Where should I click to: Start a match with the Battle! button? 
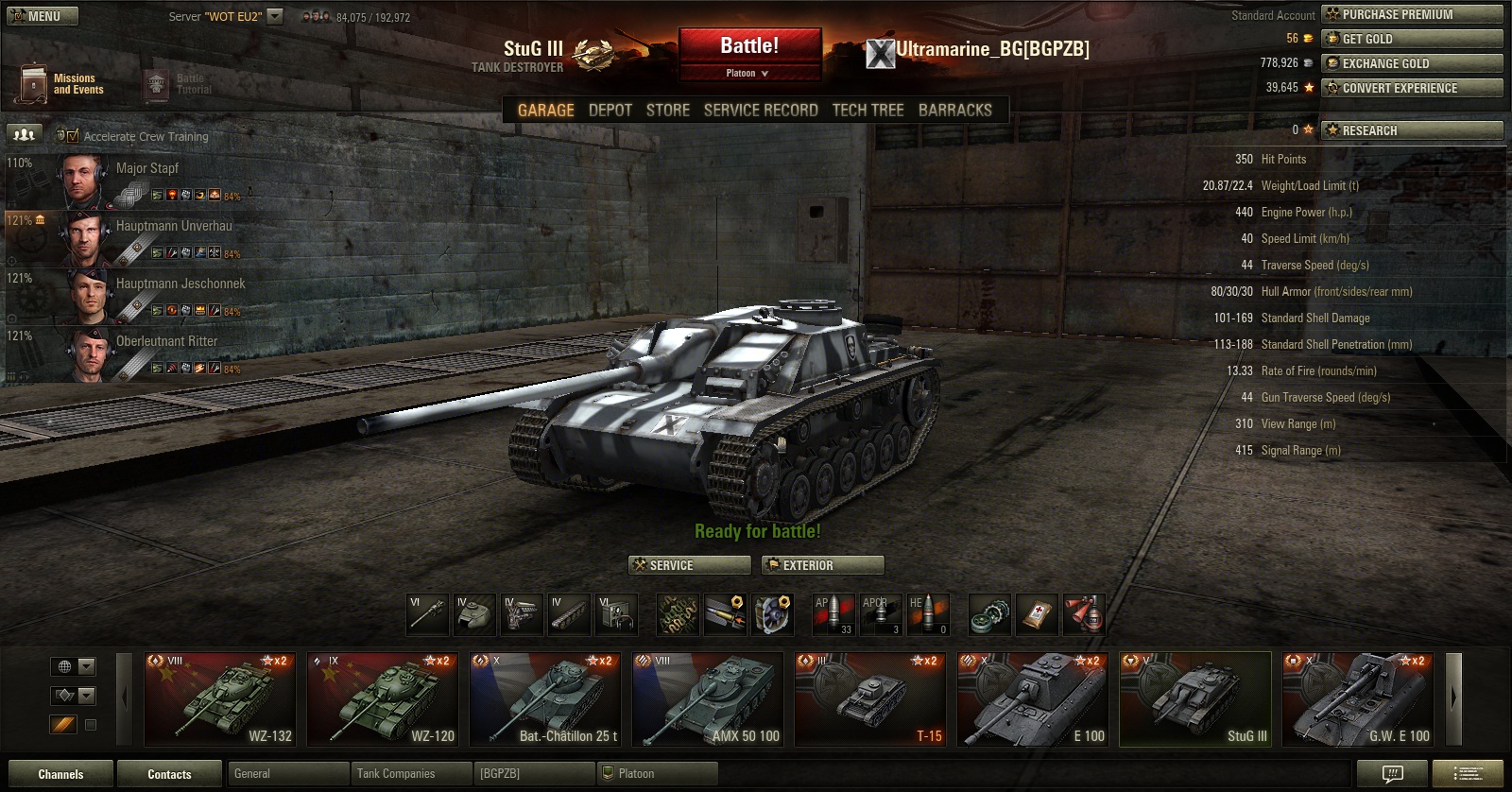pos(749,46)
